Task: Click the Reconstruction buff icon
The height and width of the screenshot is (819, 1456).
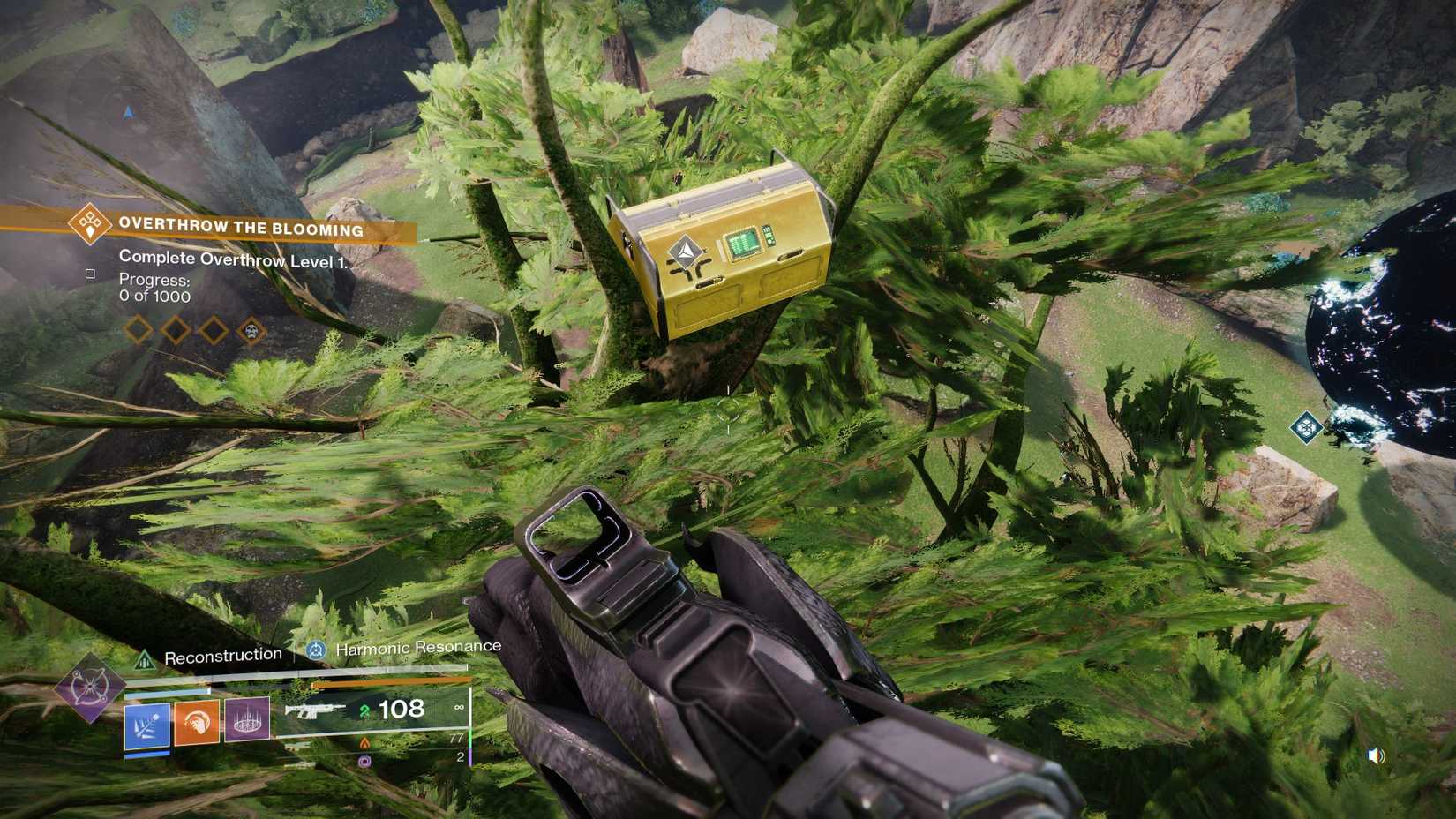Action: click(x=144, y=658)
